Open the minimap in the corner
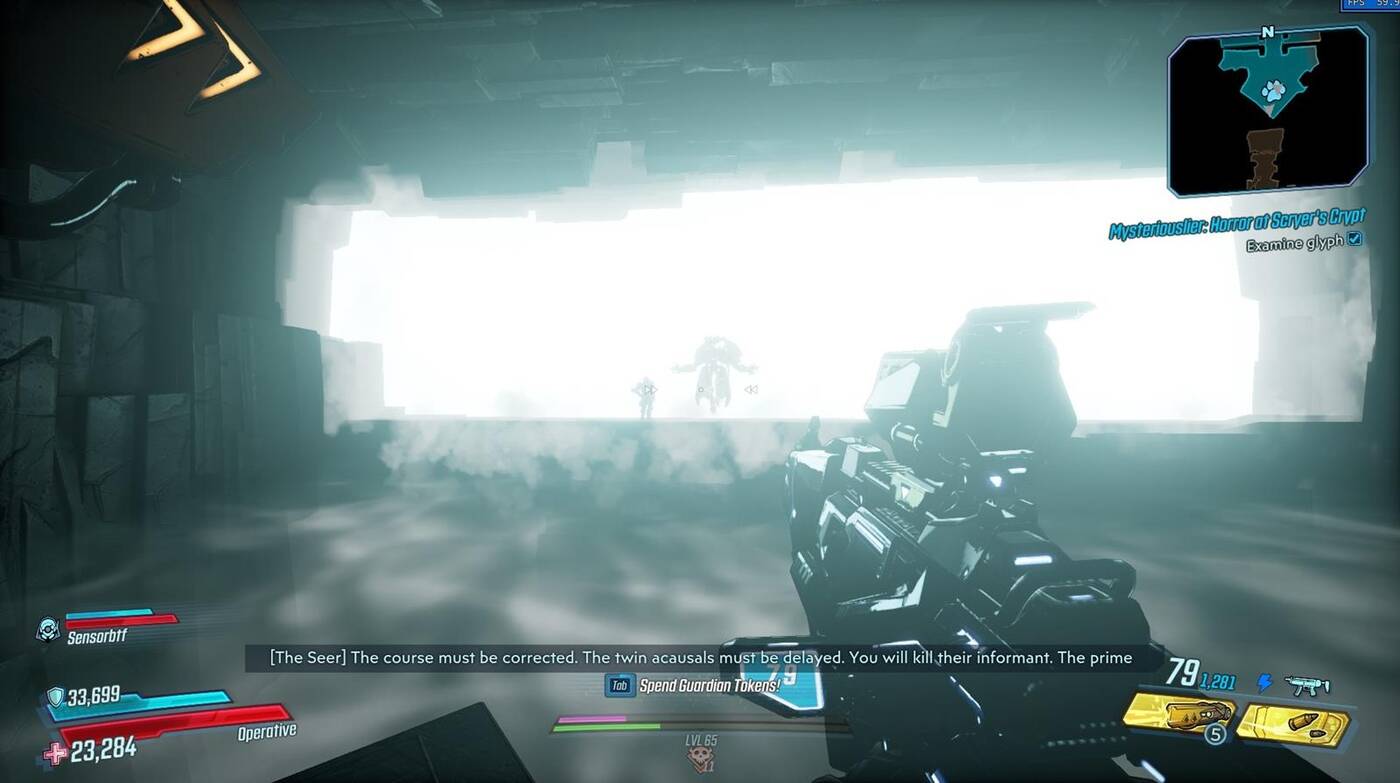 coord(1267,112)
